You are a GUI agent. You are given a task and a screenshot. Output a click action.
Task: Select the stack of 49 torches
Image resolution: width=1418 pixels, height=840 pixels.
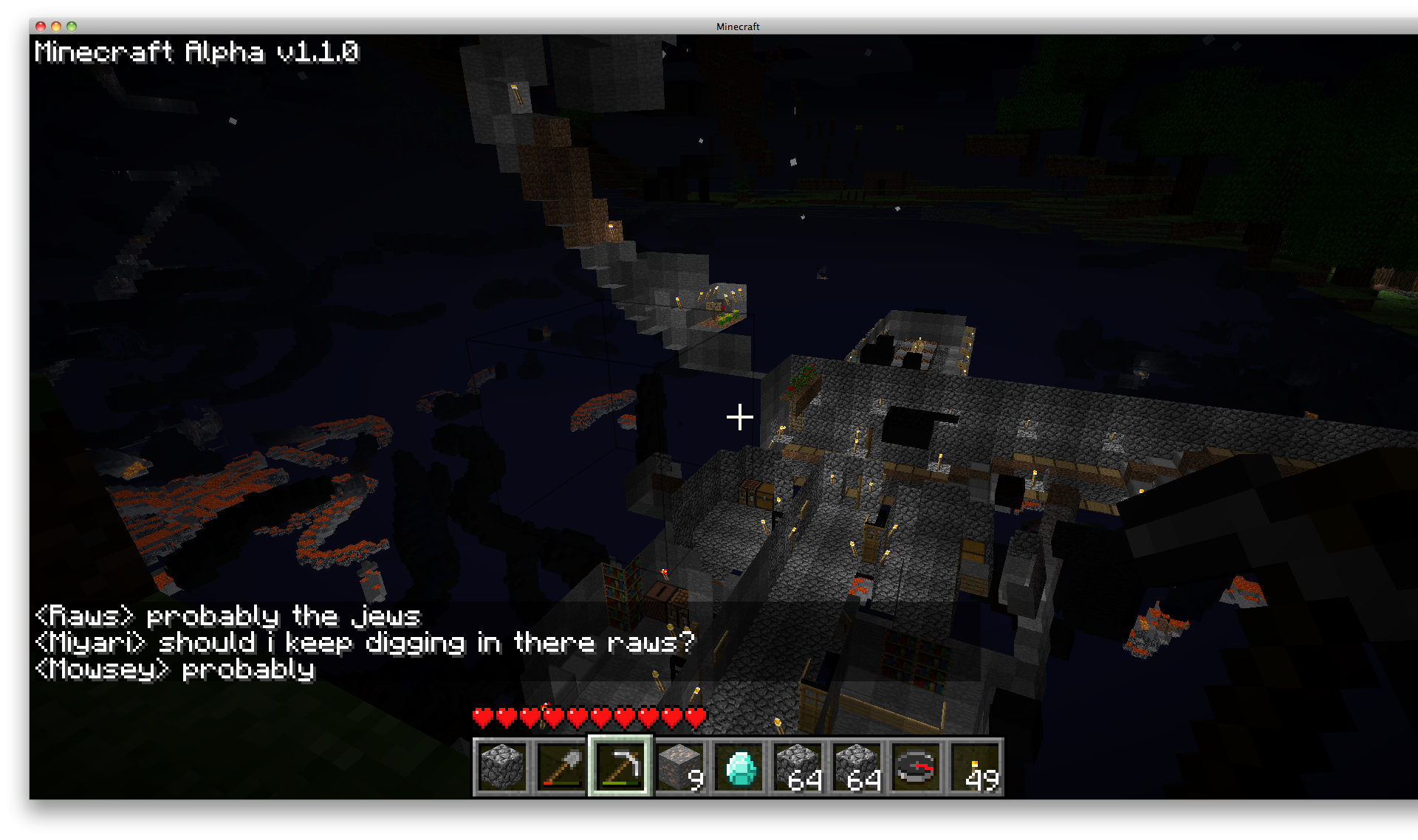976,768
